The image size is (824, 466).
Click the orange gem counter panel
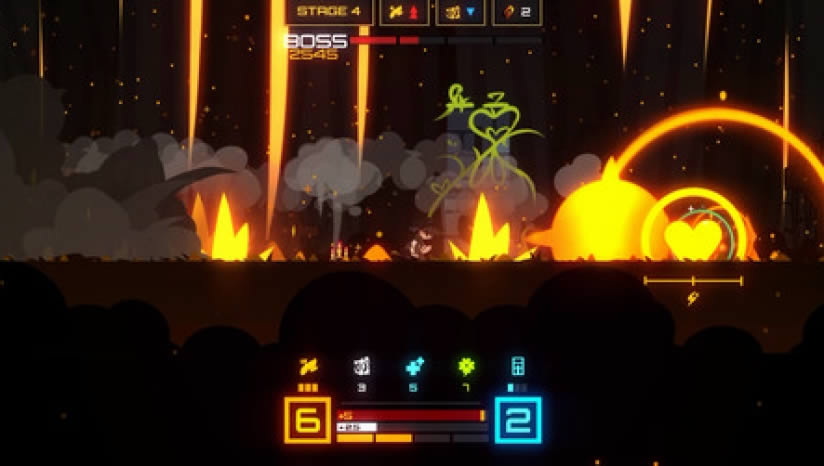click(x=517, y=12)
